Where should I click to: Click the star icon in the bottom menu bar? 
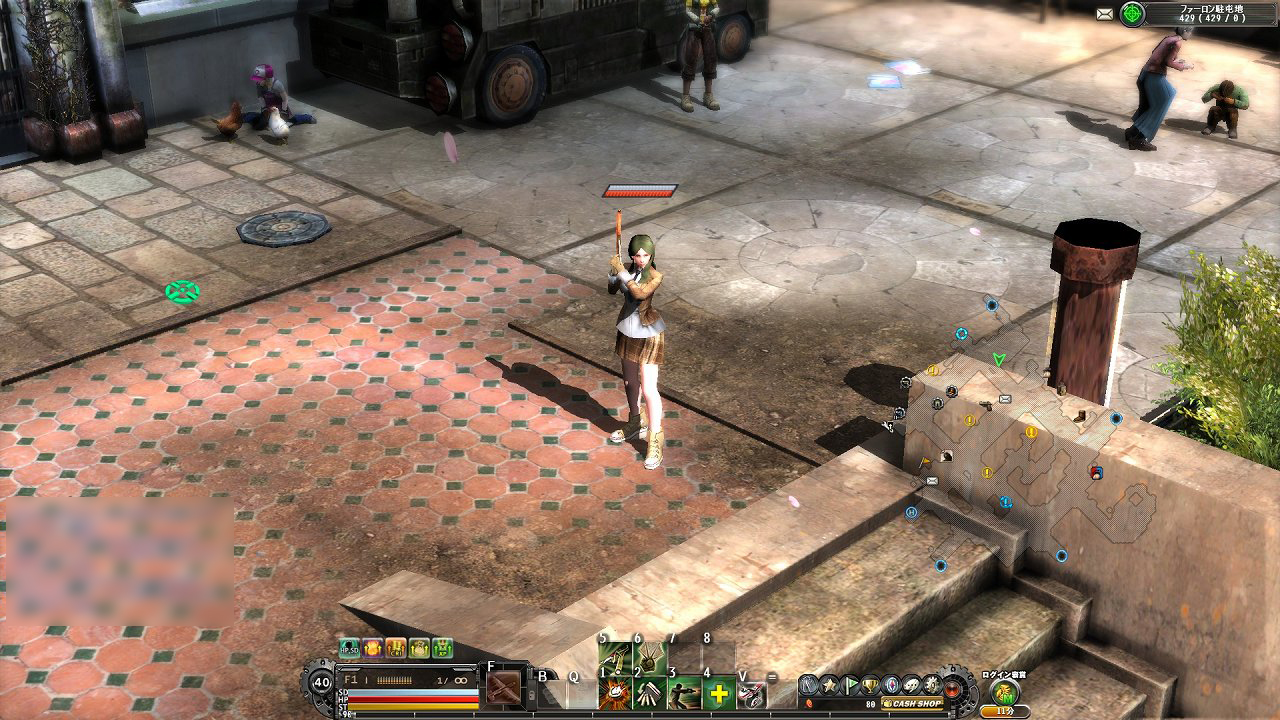tap(828, 684)
